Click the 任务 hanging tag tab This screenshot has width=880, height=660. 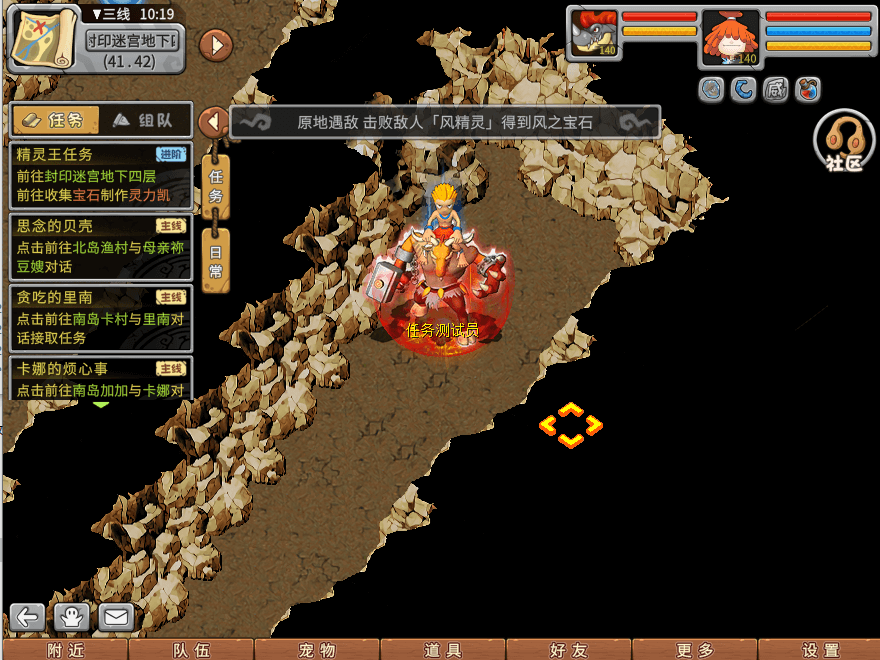click(x=216, y=185)
